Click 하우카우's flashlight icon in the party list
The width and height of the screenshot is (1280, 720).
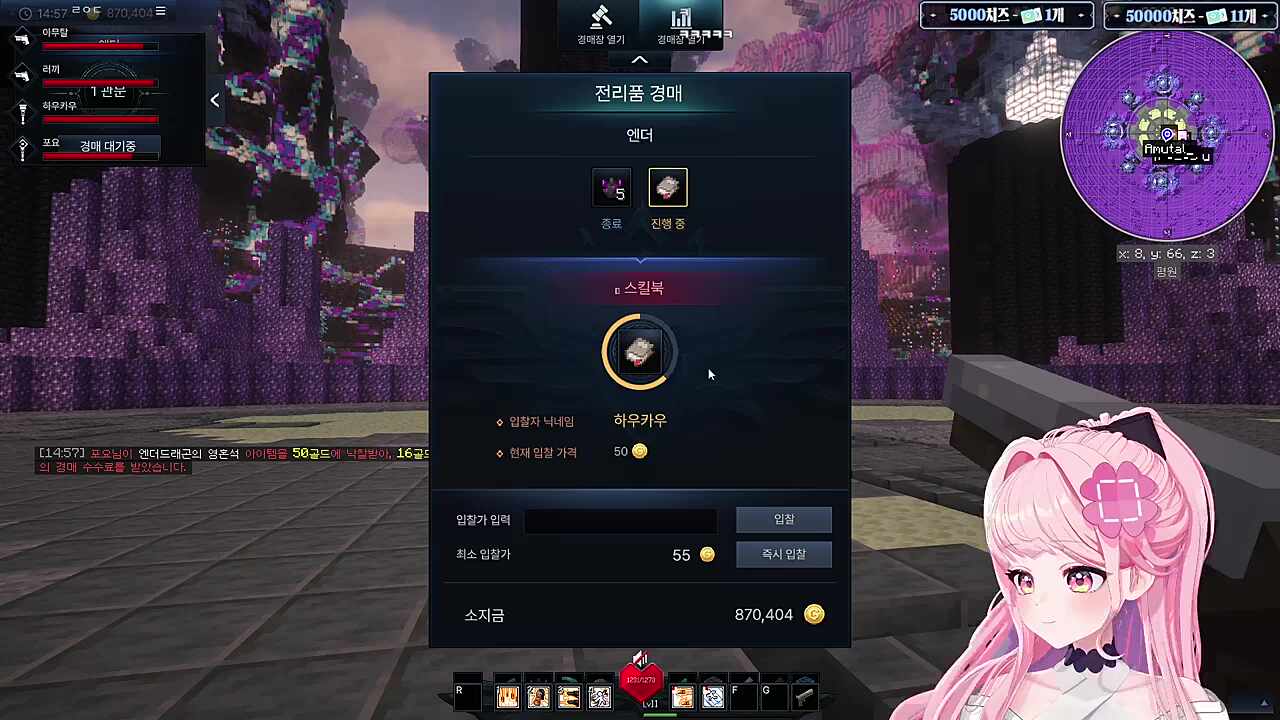pyautogui.click(x=23, y=113)
